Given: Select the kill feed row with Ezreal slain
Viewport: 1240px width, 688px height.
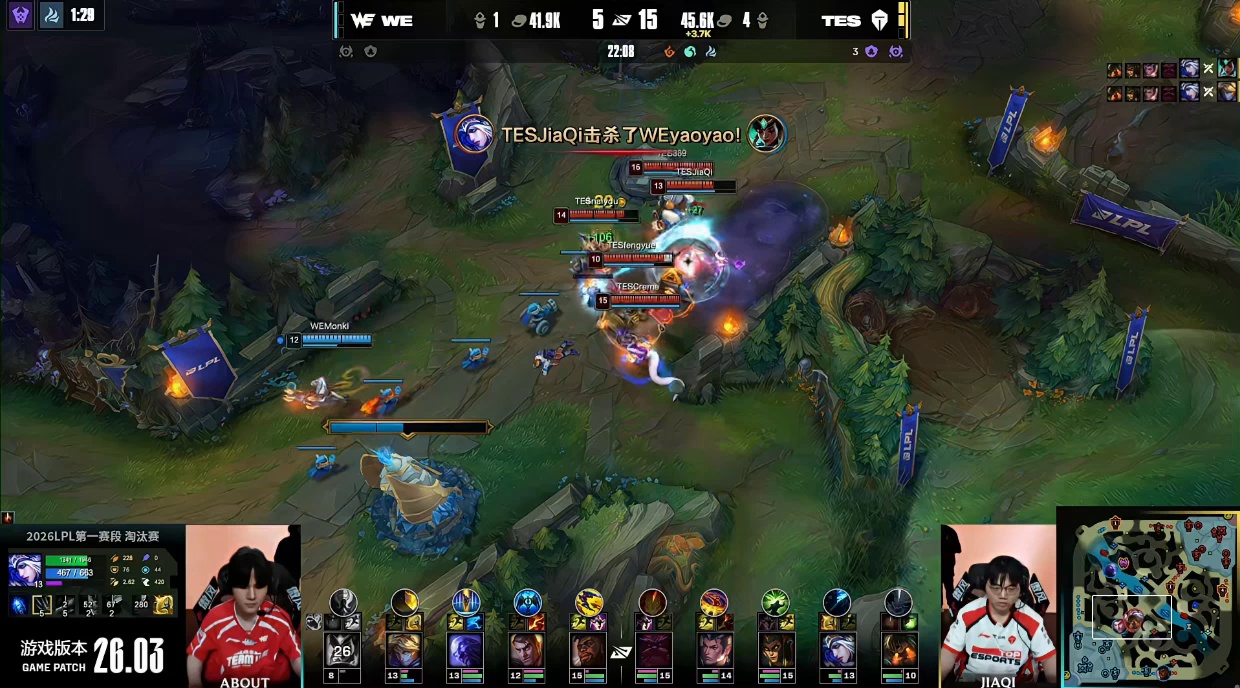Looking at the screenshot, I should coord(1170,92).
